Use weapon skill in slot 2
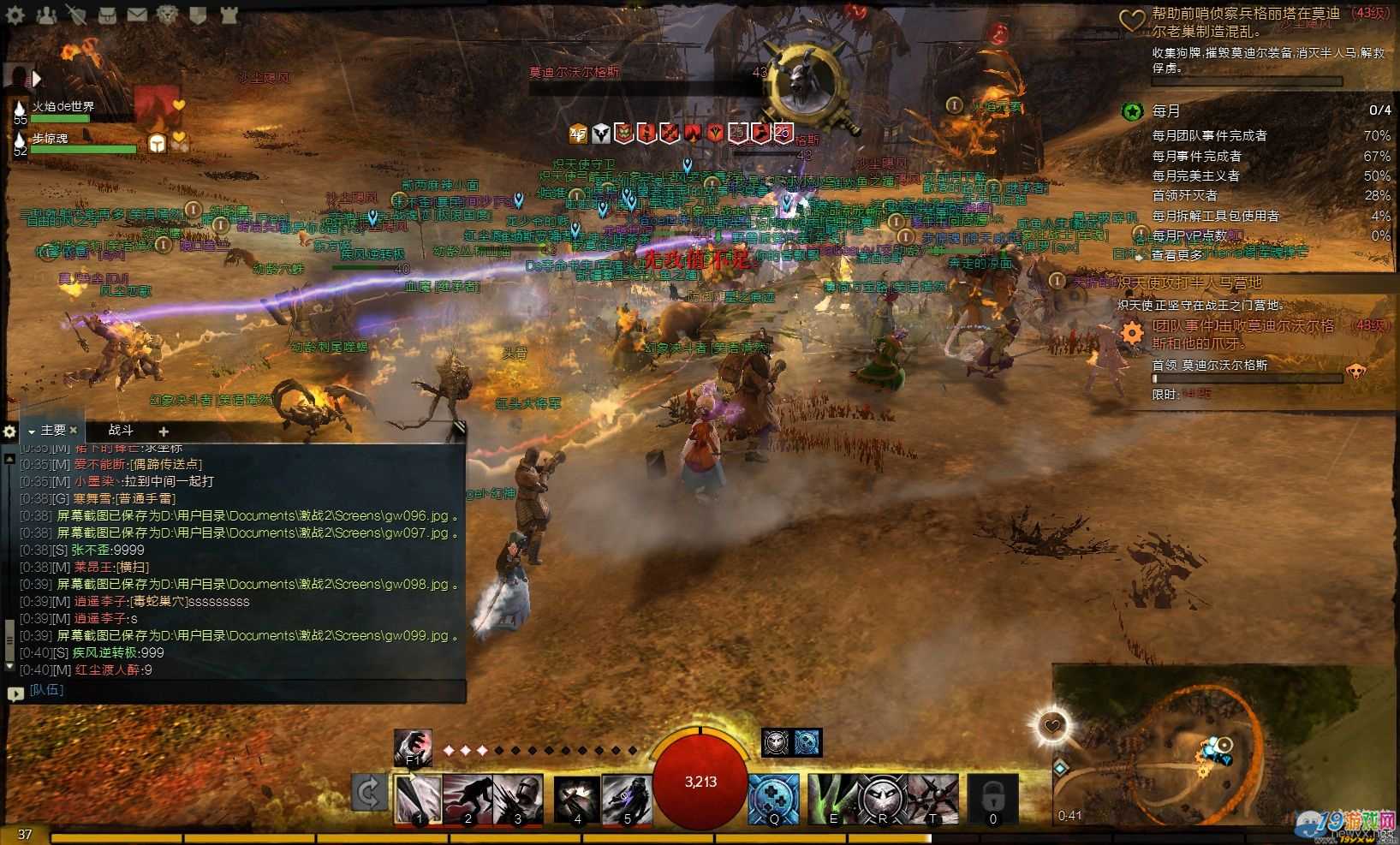The width and height of the screenshot is (1400, 845). [468, 800]
